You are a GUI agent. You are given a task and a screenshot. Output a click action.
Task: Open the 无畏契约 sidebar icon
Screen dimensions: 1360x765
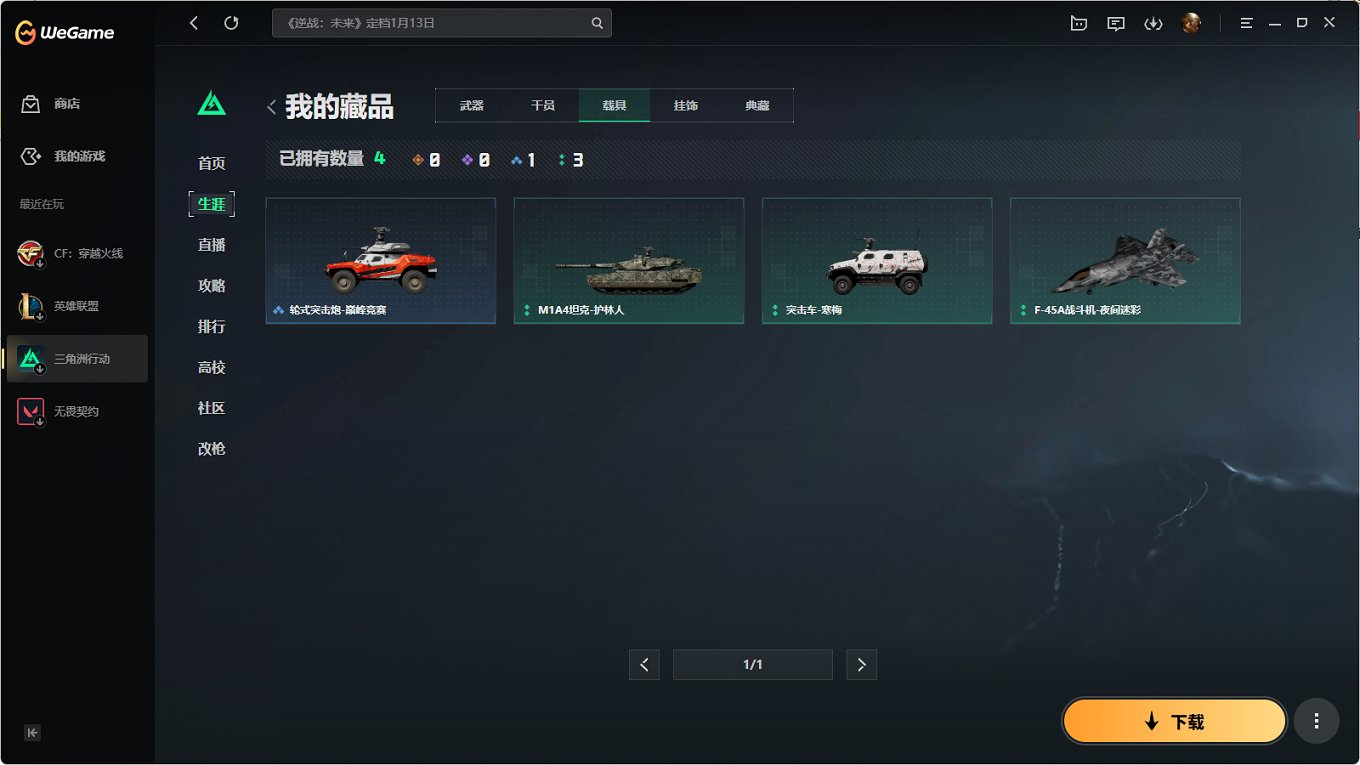pyautogui.click(x=29, y=410)
